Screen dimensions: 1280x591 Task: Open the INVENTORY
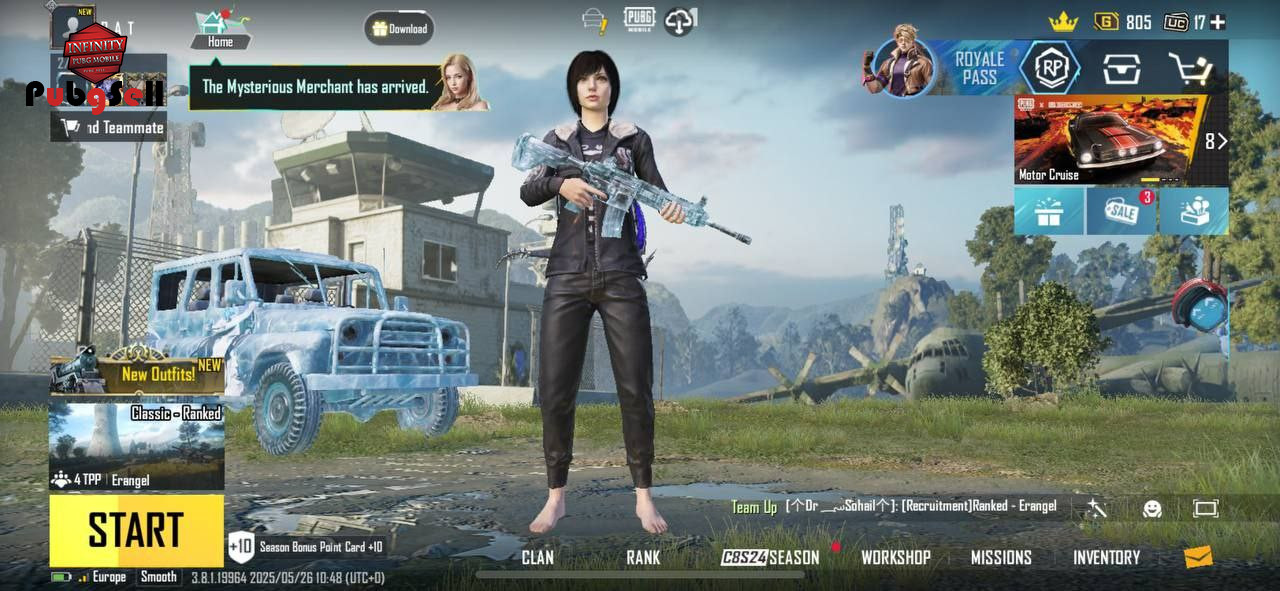[x=1106, y=558]
